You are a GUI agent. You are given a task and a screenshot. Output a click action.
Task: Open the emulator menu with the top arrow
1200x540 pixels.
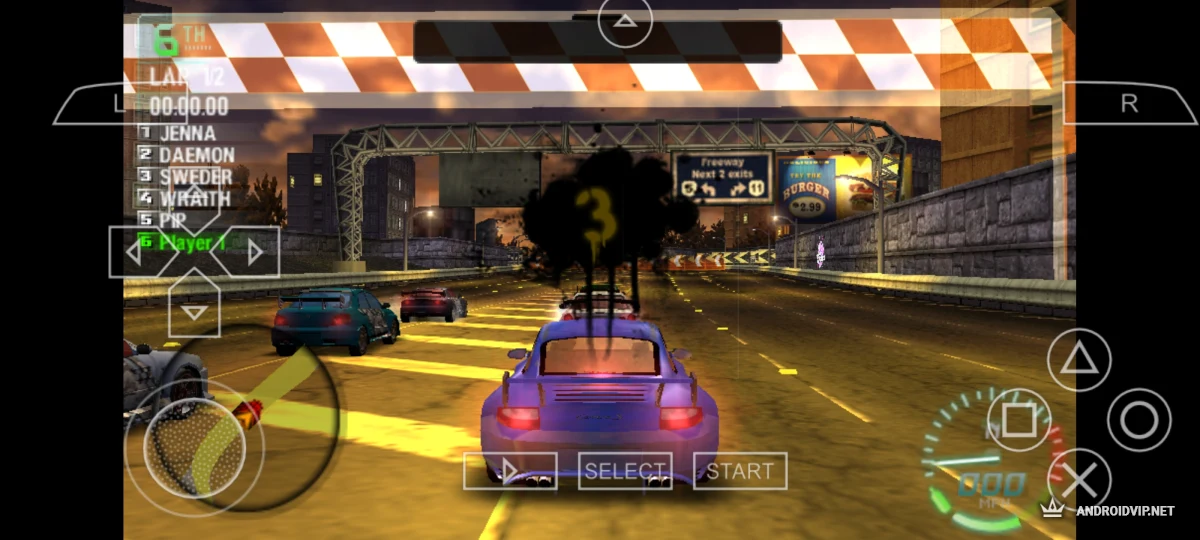coord(625,20)
